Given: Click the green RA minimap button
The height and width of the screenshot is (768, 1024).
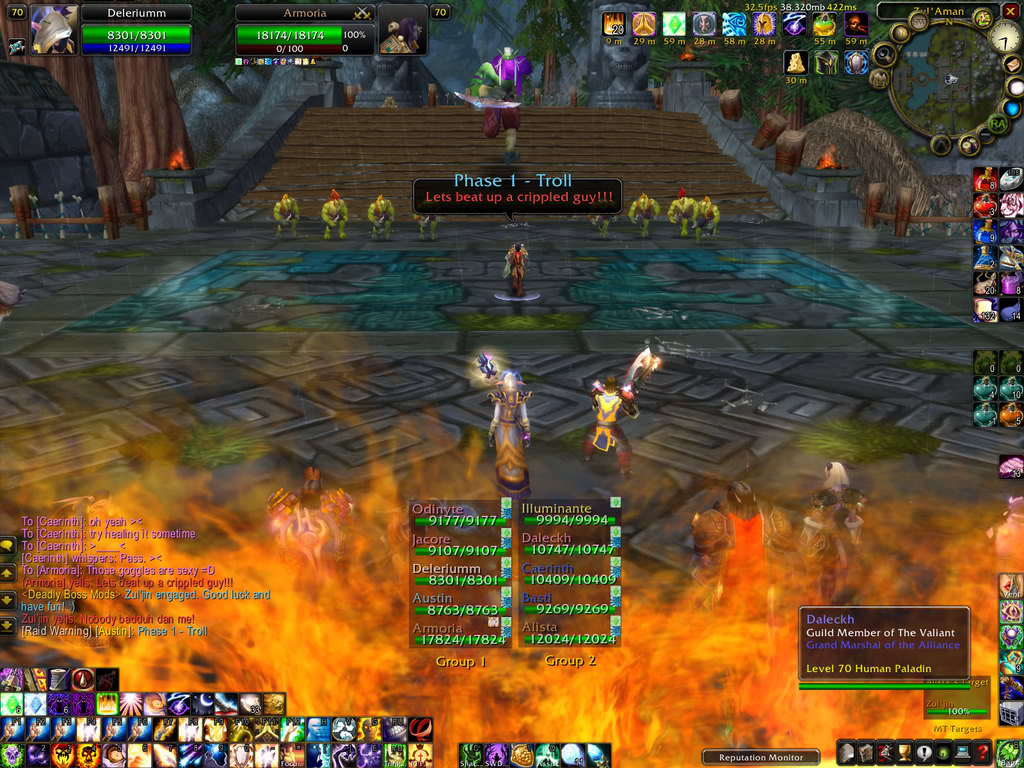Looking at the screenshot, I should (997, 123).
